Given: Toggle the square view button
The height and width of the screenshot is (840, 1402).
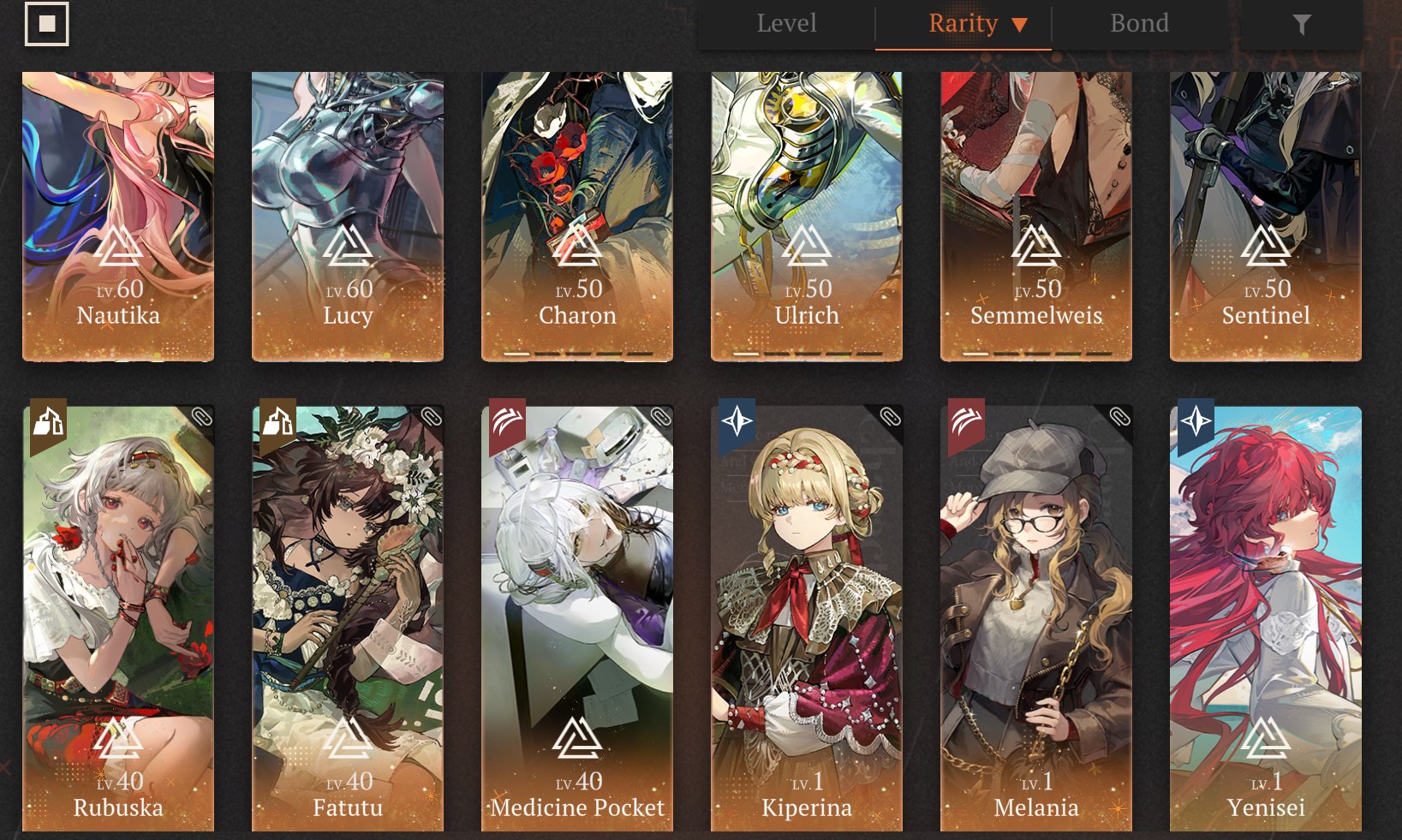Looking at the screenshot, I should [47, 24].
